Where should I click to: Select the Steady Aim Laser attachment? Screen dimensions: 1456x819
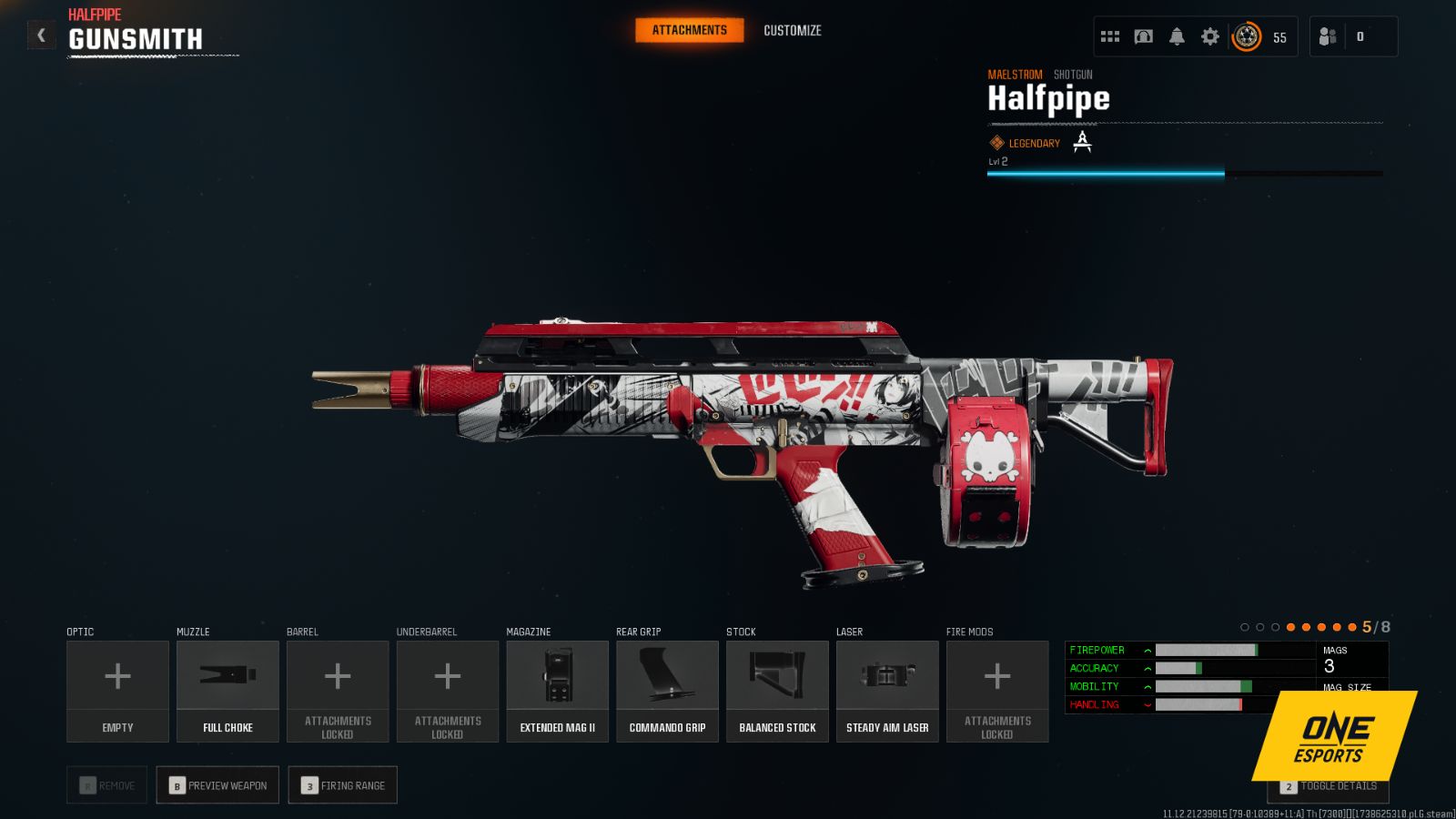[x=887, y=689]
